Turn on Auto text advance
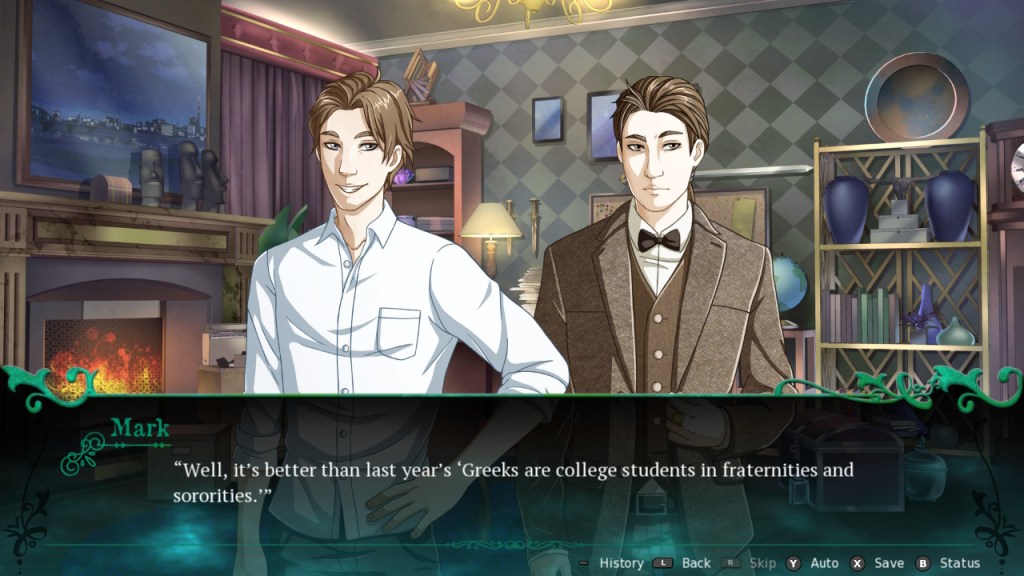The width and height of the screenshot is (1024, 576). point(823,563)
